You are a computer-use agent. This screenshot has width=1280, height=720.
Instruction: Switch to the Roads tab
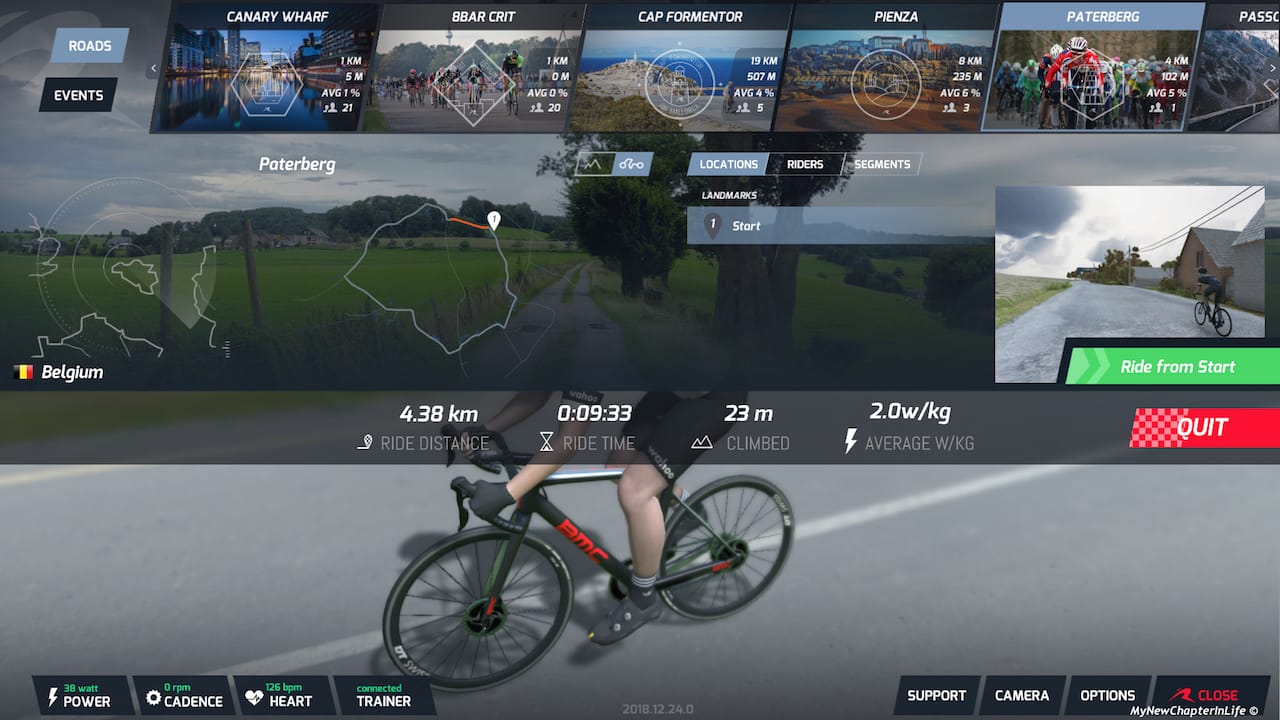(x=90, y=46)
